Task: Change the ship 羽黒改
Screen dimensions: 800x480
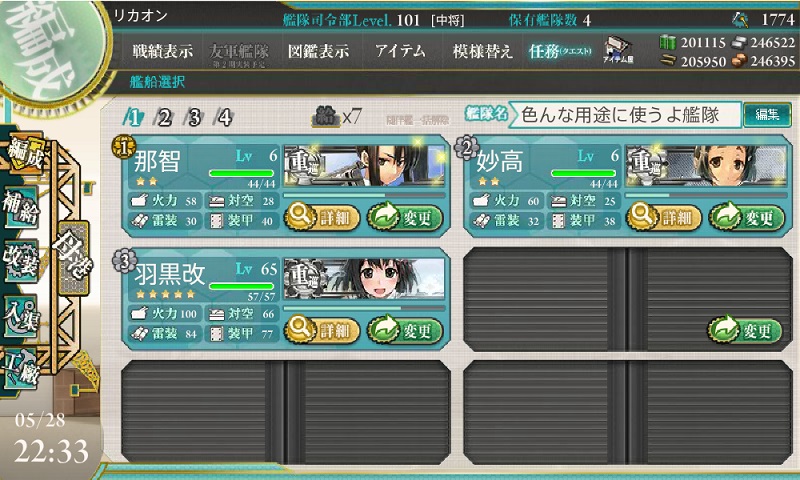Action: pos(404,329)
